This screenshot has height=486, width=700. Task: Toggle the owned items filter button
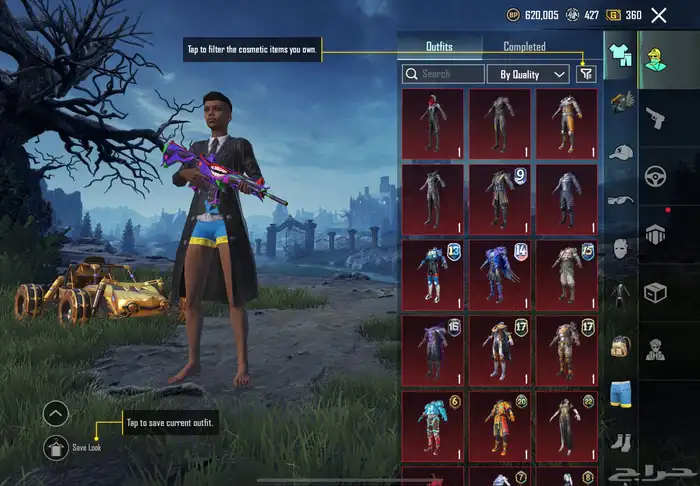pyautogui.click(x=586, y=73)
